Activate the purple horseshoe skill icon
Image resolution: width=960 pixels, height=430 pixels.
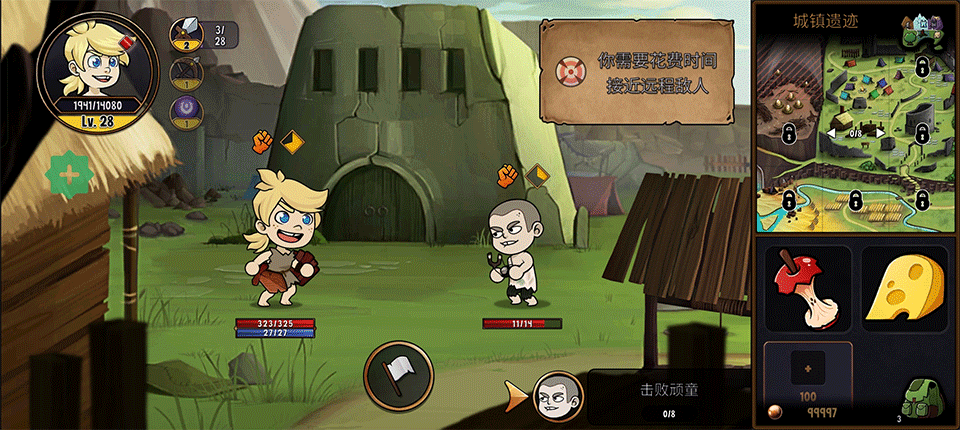point(186,108)
